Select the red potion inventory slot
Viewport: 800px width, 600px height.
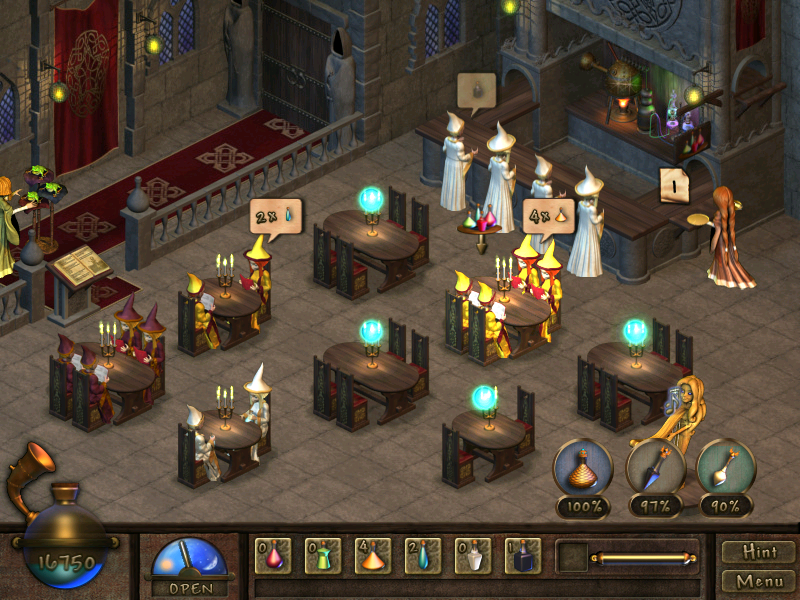(x=273, y=555)
